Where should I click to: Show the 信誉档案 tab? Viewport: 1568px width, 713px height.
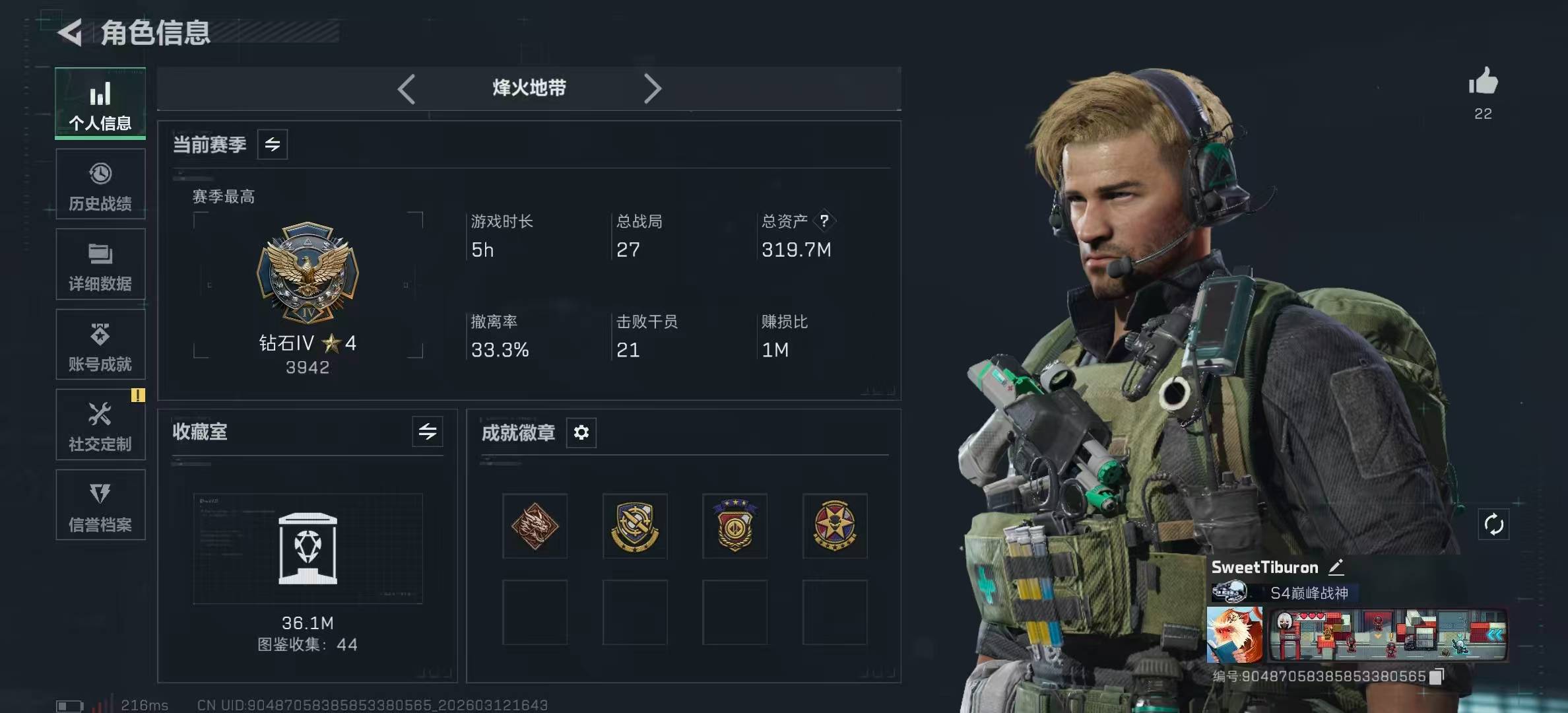100,505
